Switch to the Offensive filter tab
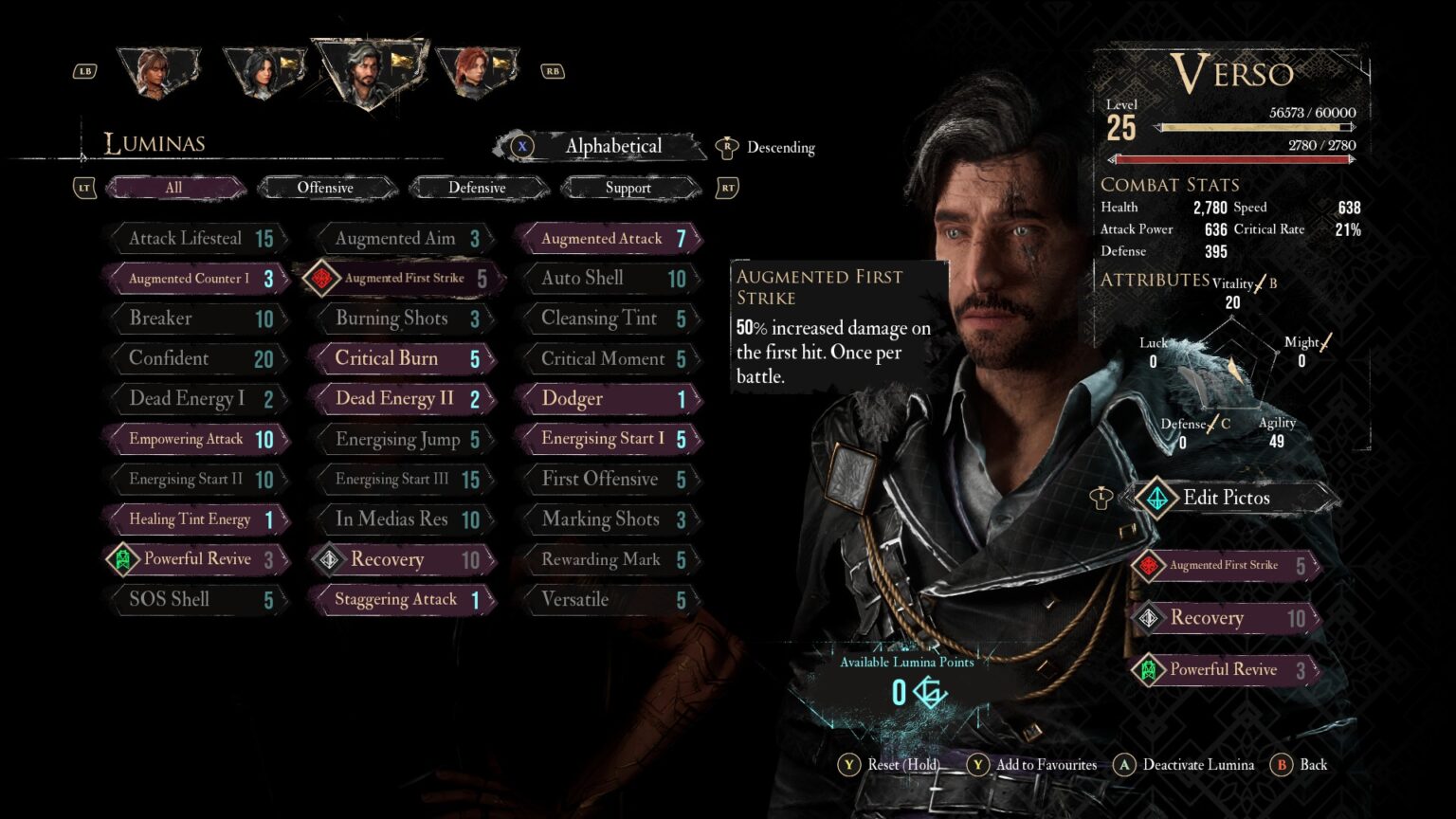This screenshot has height=819, width=1456. pyautogui.click(x=325, y=188)
